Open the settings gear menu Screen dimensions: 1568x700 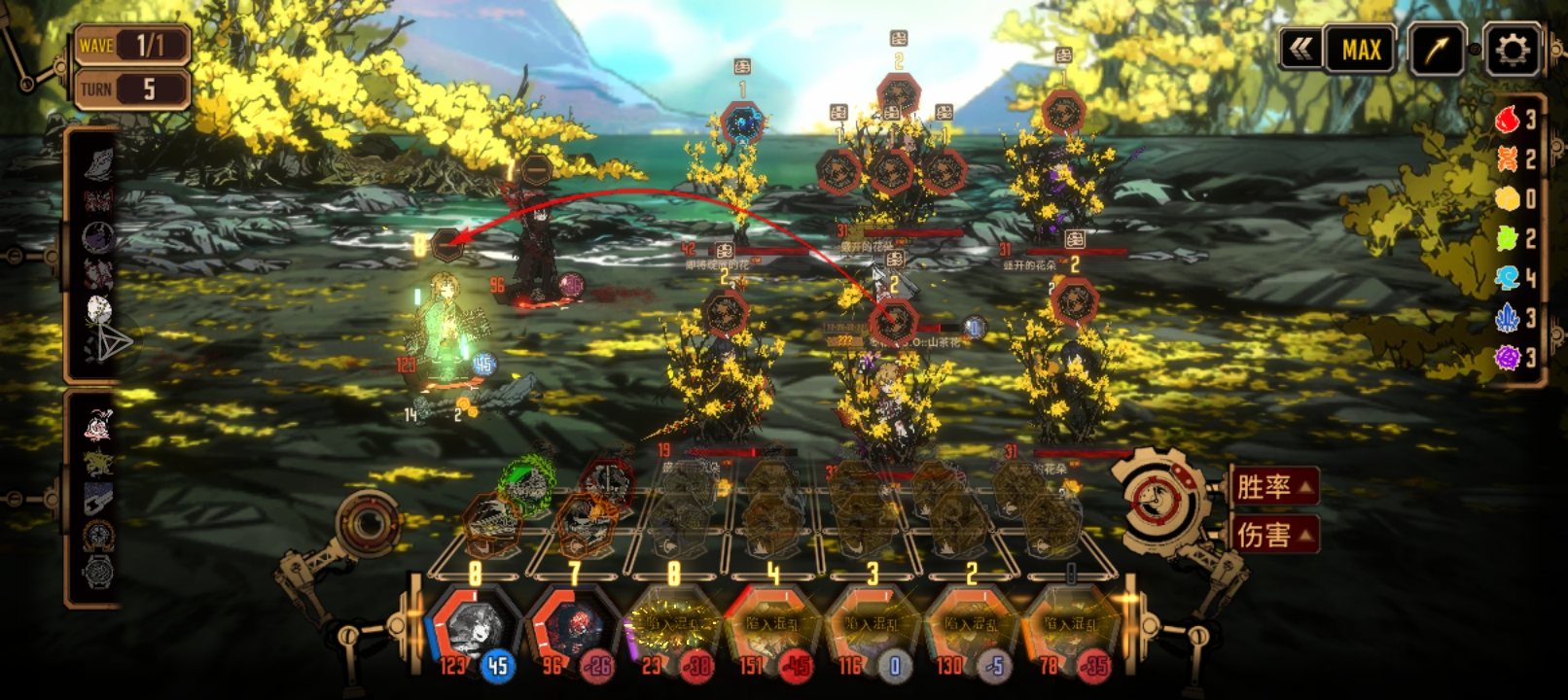(1511, 49)
